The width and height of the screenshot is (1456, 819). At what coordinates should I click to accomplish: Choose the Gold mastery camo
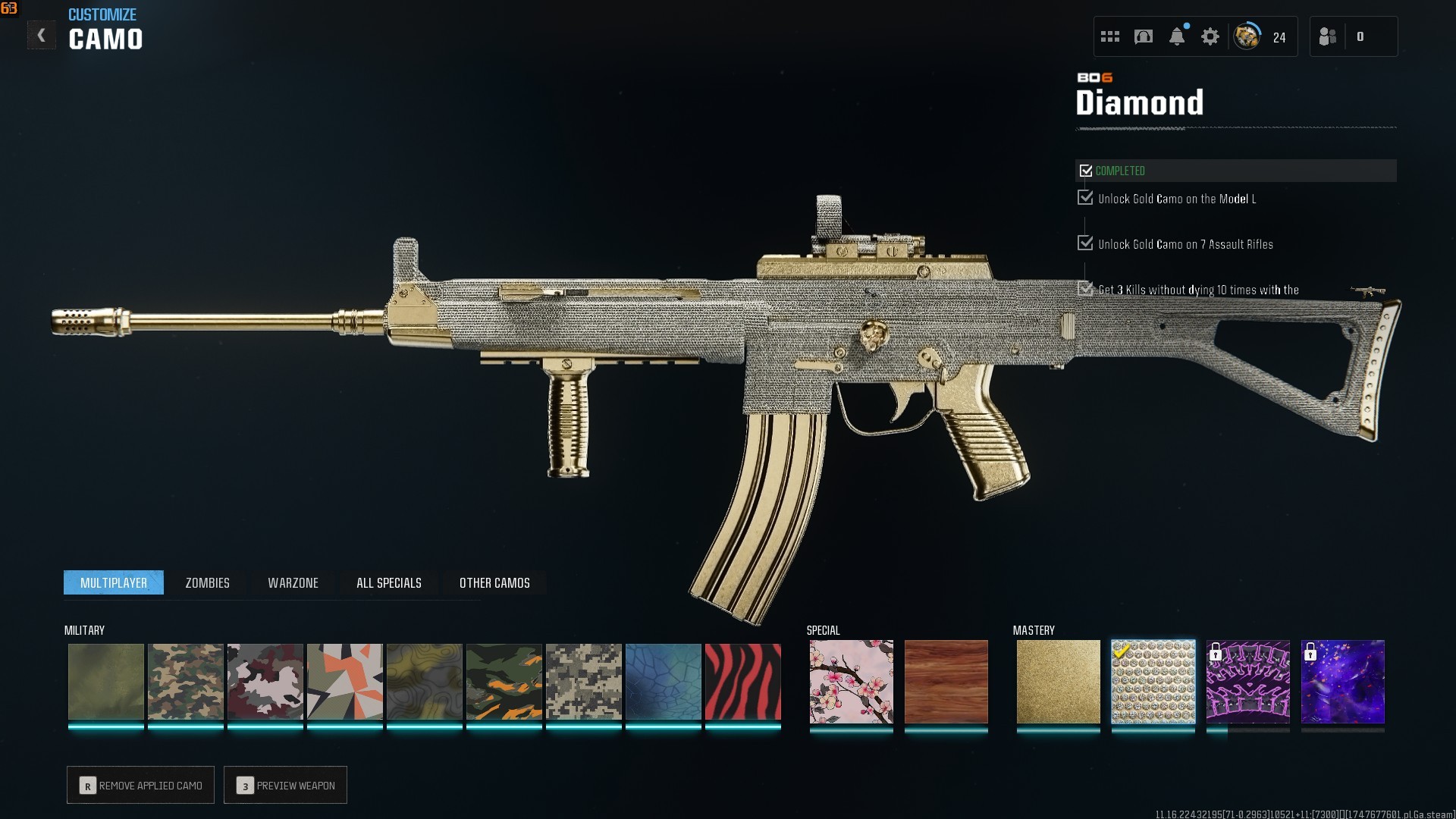1058,682
